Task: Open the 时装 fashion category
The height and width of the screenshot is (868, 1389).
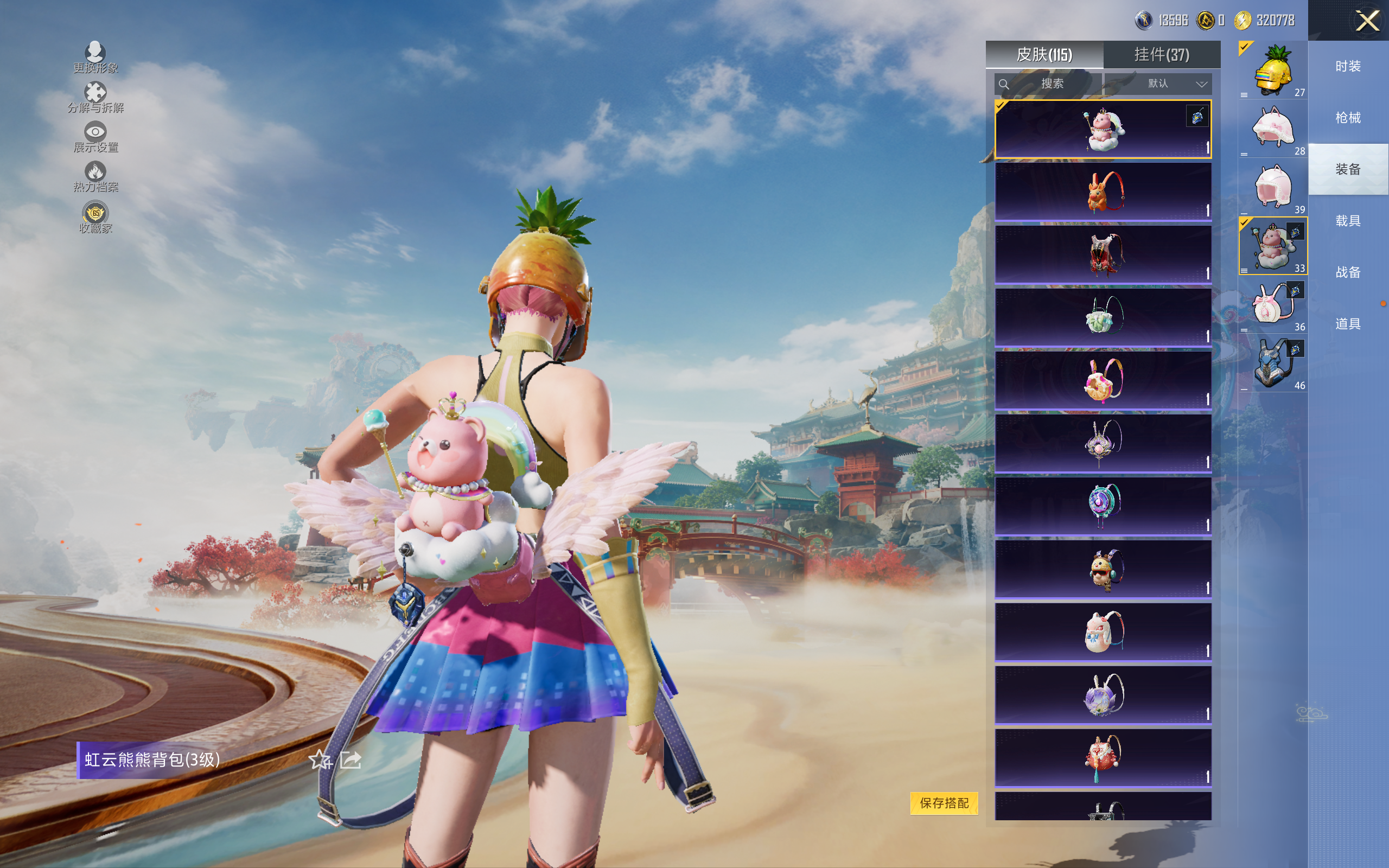Action: [x=1348, y=67]
